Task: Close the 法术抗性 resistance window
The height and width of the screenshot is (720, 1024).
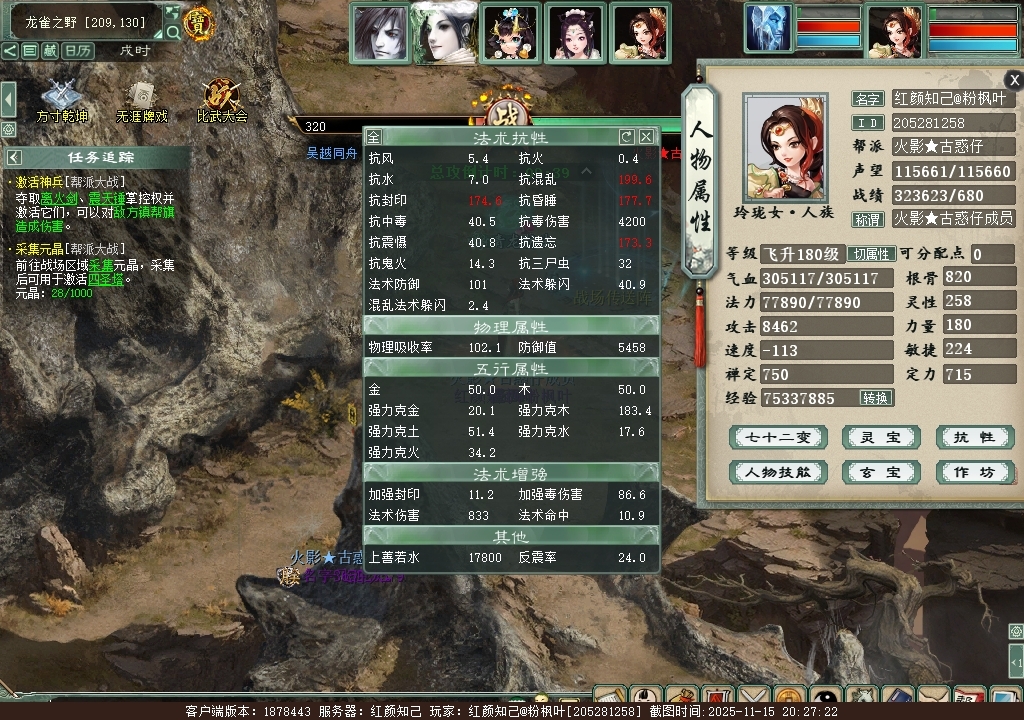Action: click(x=646, y=137)
